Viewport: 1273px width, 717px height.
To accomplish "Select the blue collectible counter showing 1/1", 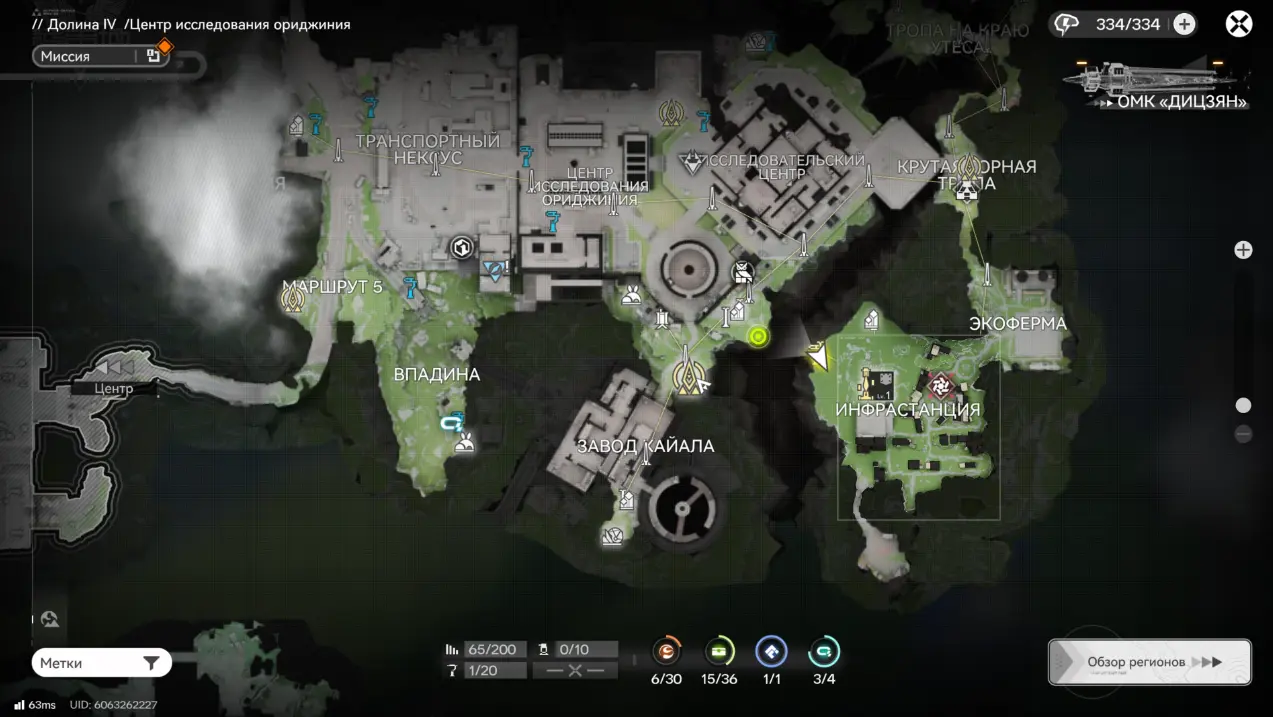I will click(x=771, y=652).
